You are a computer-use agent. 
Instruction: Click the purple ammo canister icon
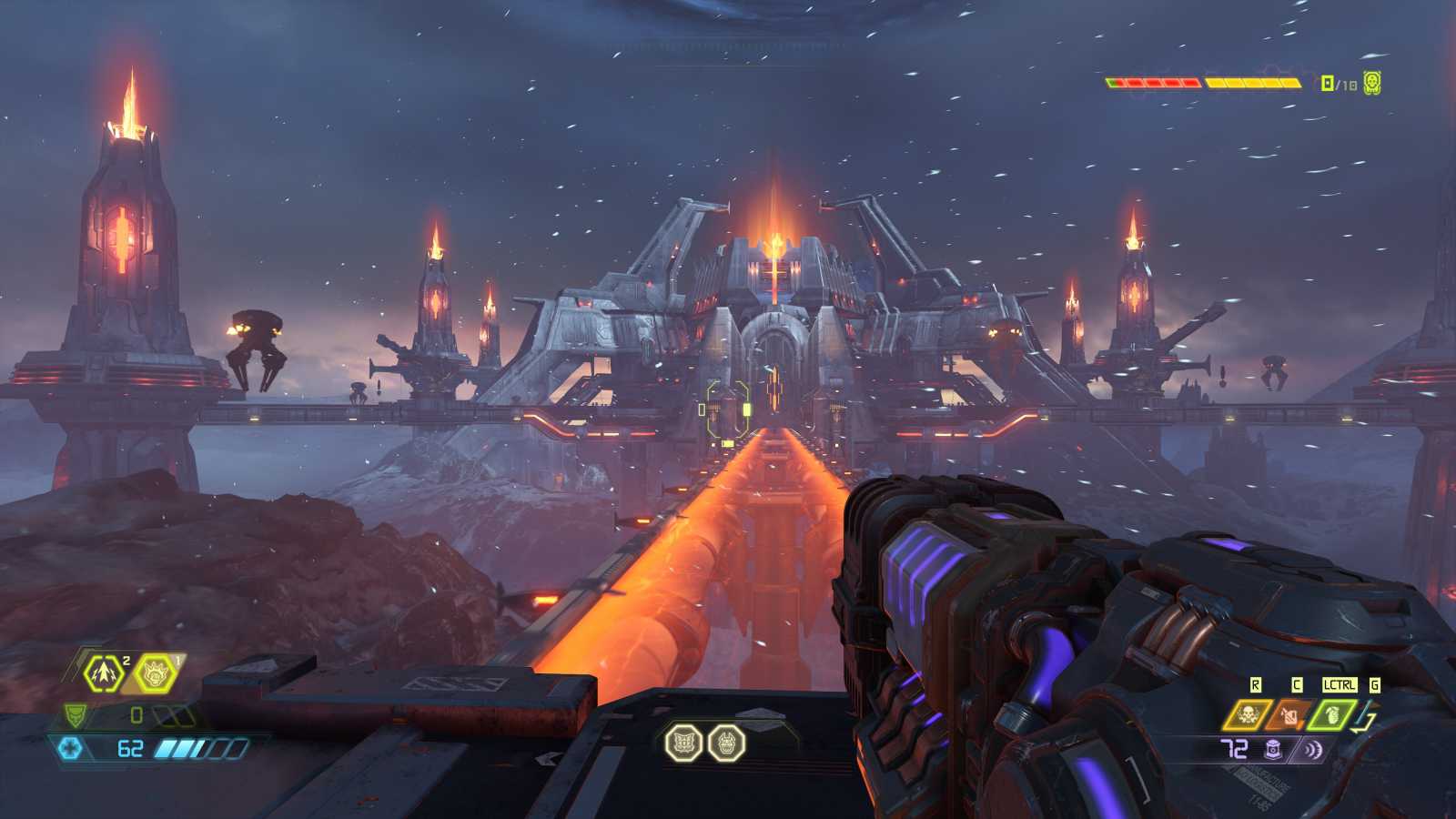point(1273,749)
